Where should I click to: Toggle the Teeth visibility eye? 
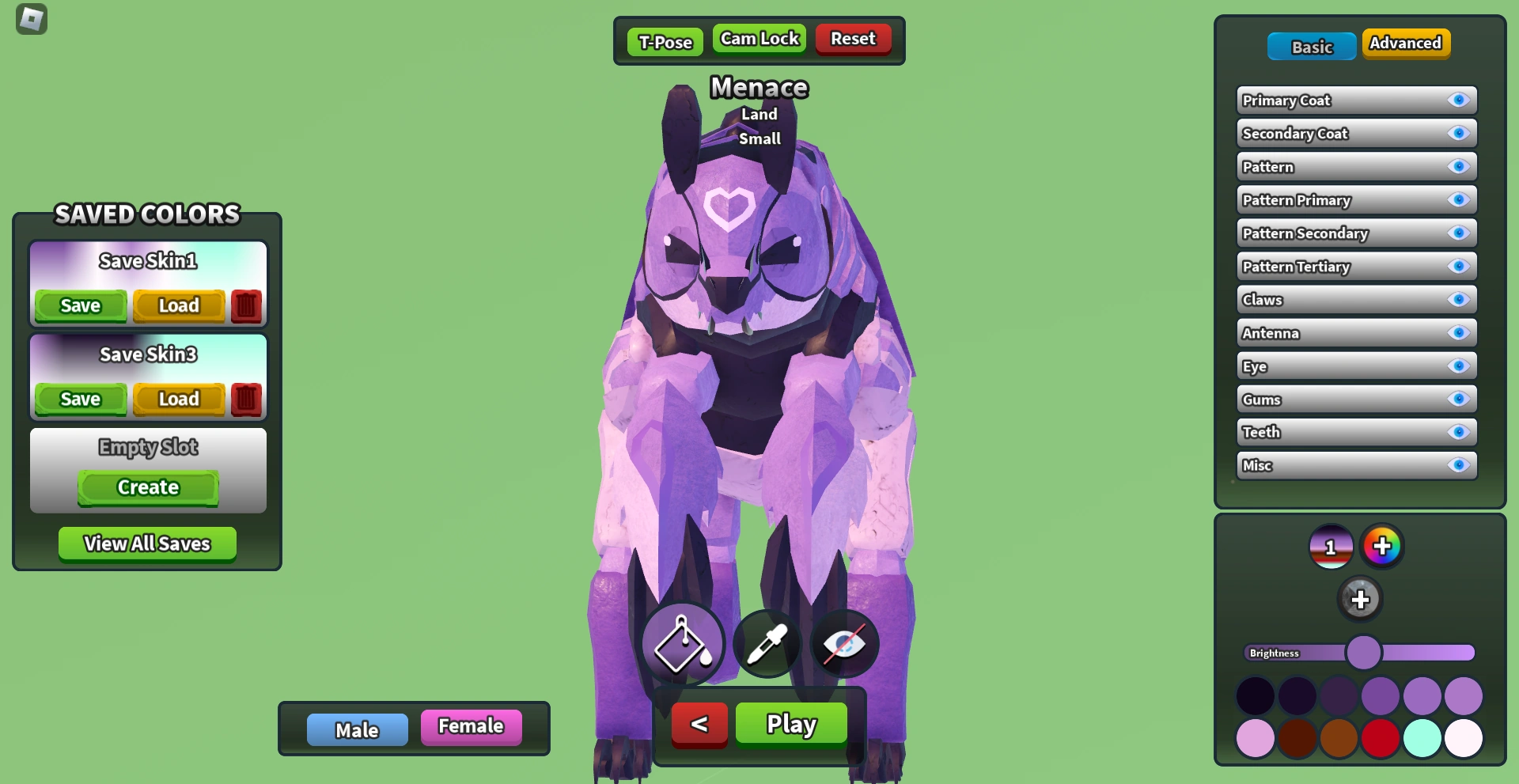tap(1458, 432)
